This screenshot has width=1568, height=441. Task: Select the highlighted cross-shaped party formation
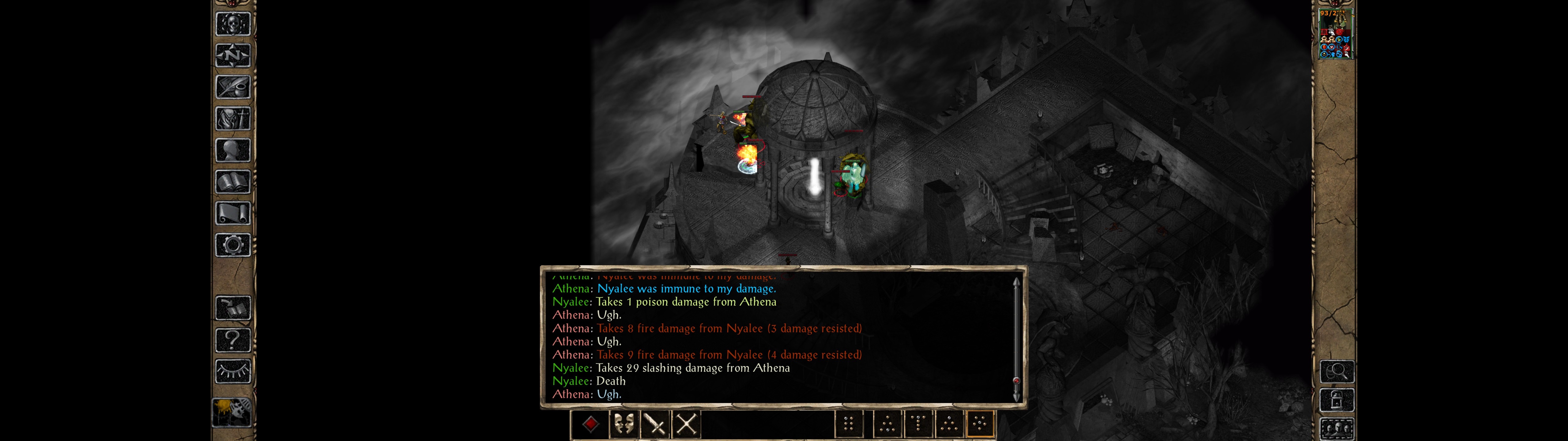click(x=979, y=424)
